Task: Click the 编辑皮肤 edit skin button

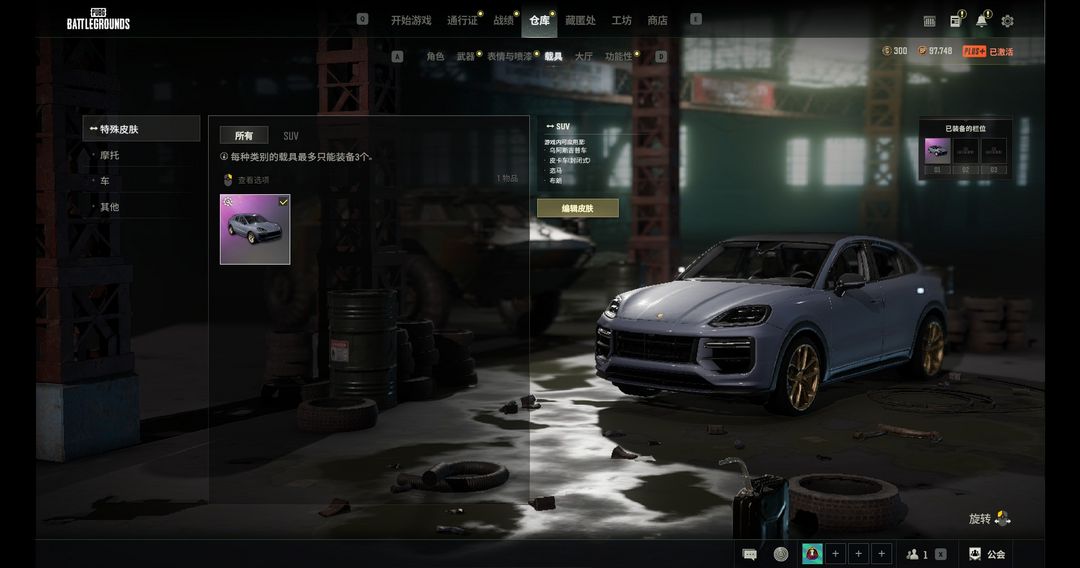Action: coord(577,208)
